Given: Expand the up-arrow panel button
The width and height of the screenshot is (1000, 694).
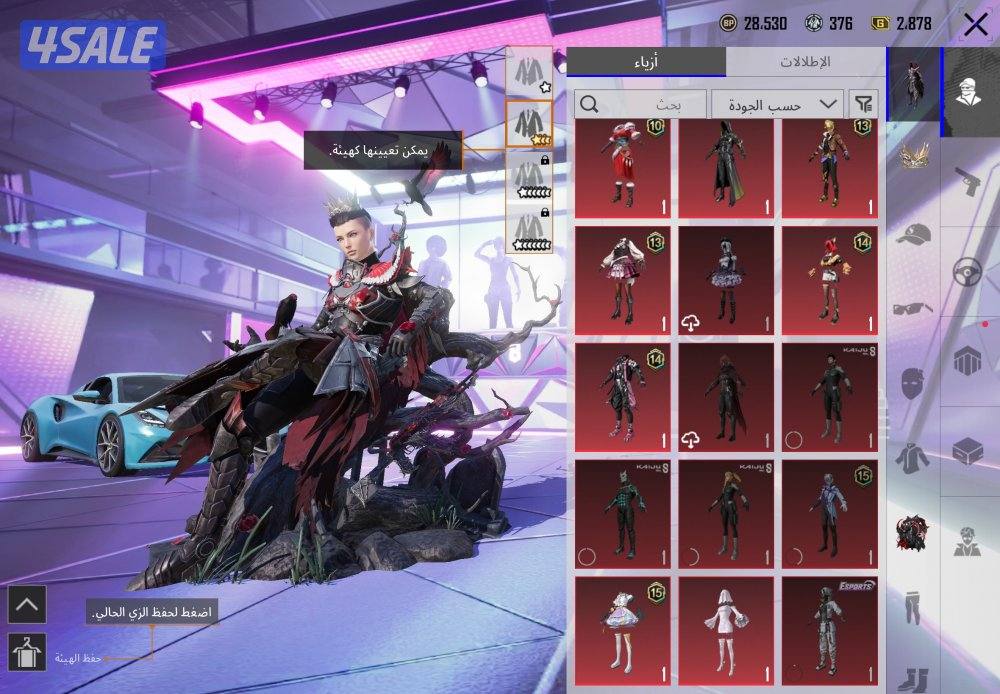Looking at the screenshot, I should coord(26,603).
